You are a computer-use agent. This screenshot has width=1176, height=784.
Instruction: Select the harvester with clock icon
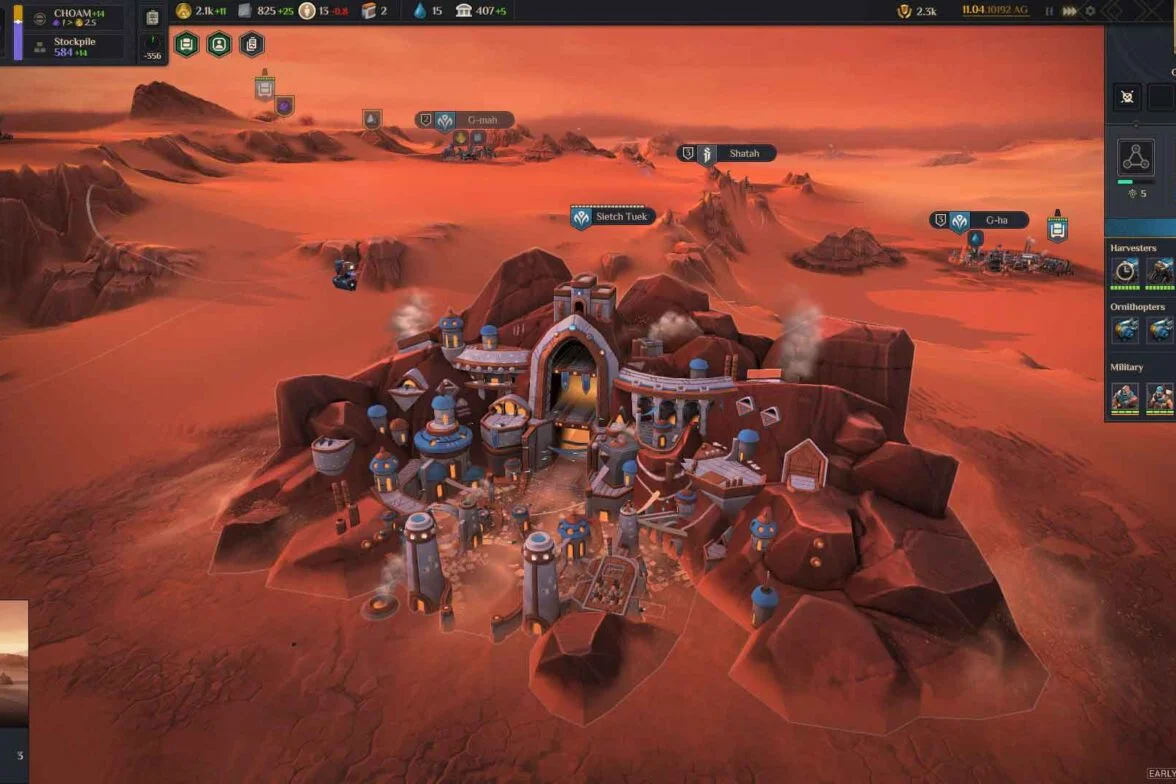pos(1126,270)
